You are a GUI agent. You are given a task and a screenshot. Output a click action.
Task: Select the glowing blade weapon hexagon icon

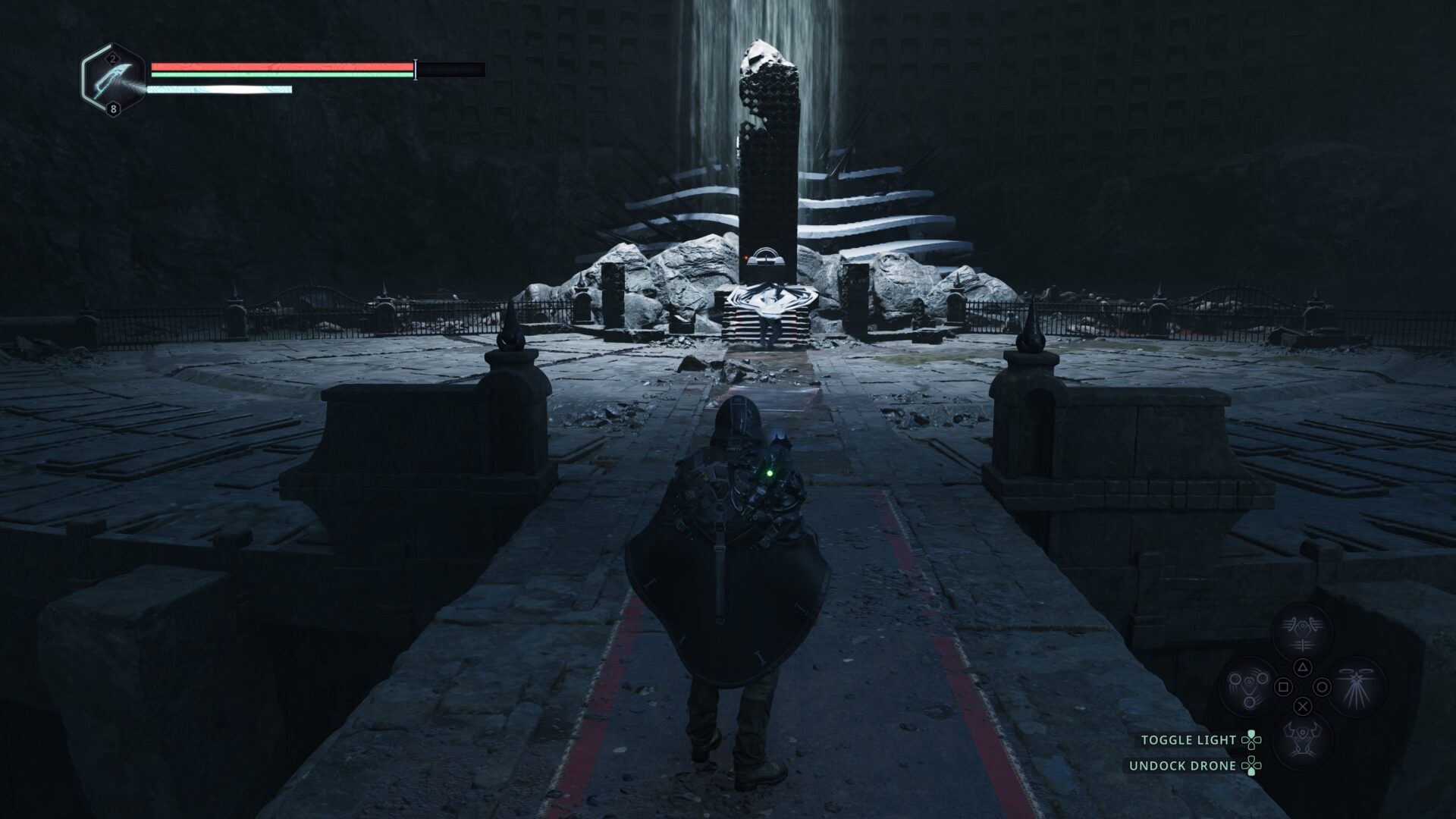(114, 80)
